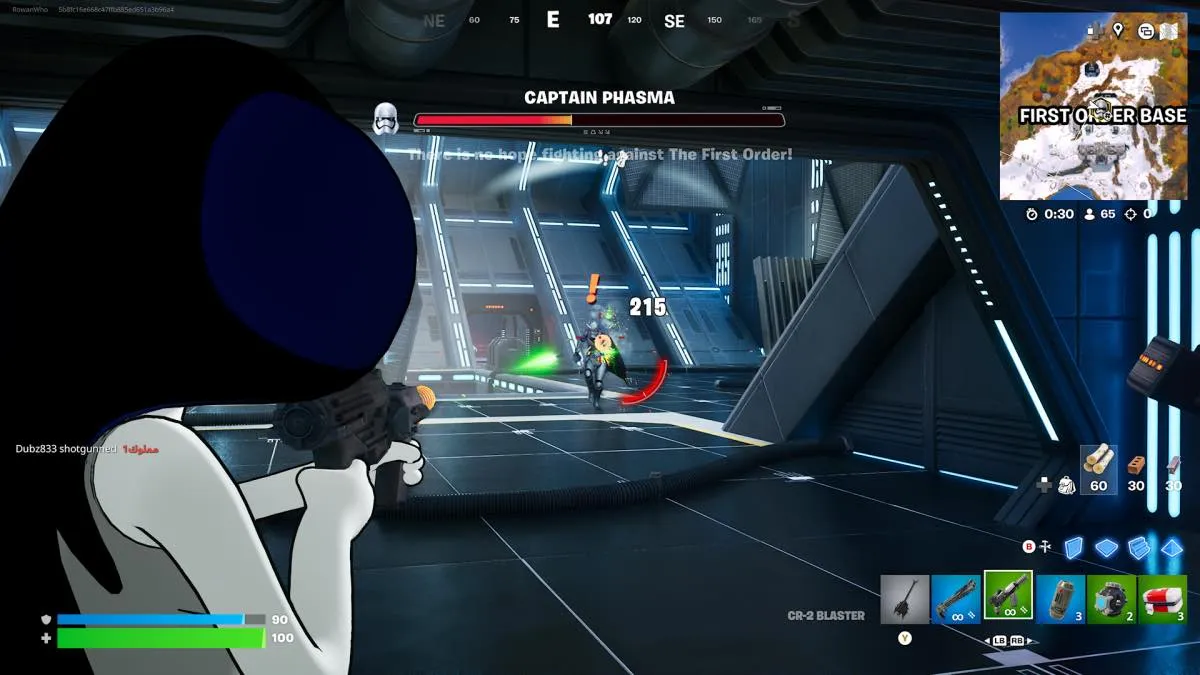Select the pickaxe slot in the hotbar
Screen dimensions: 1200x675
905,599
